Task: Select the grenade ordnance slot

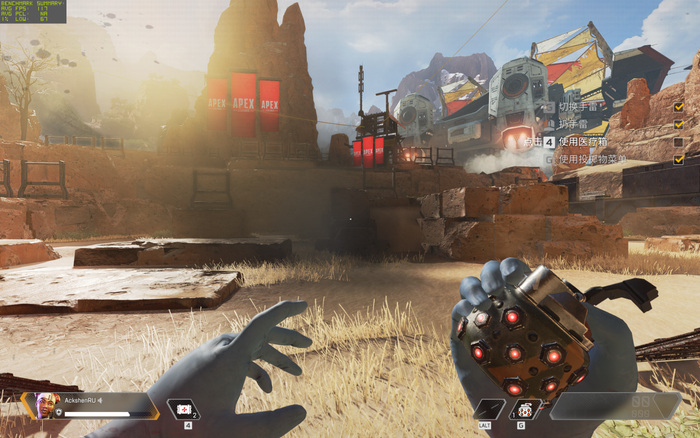Action: 526,409
